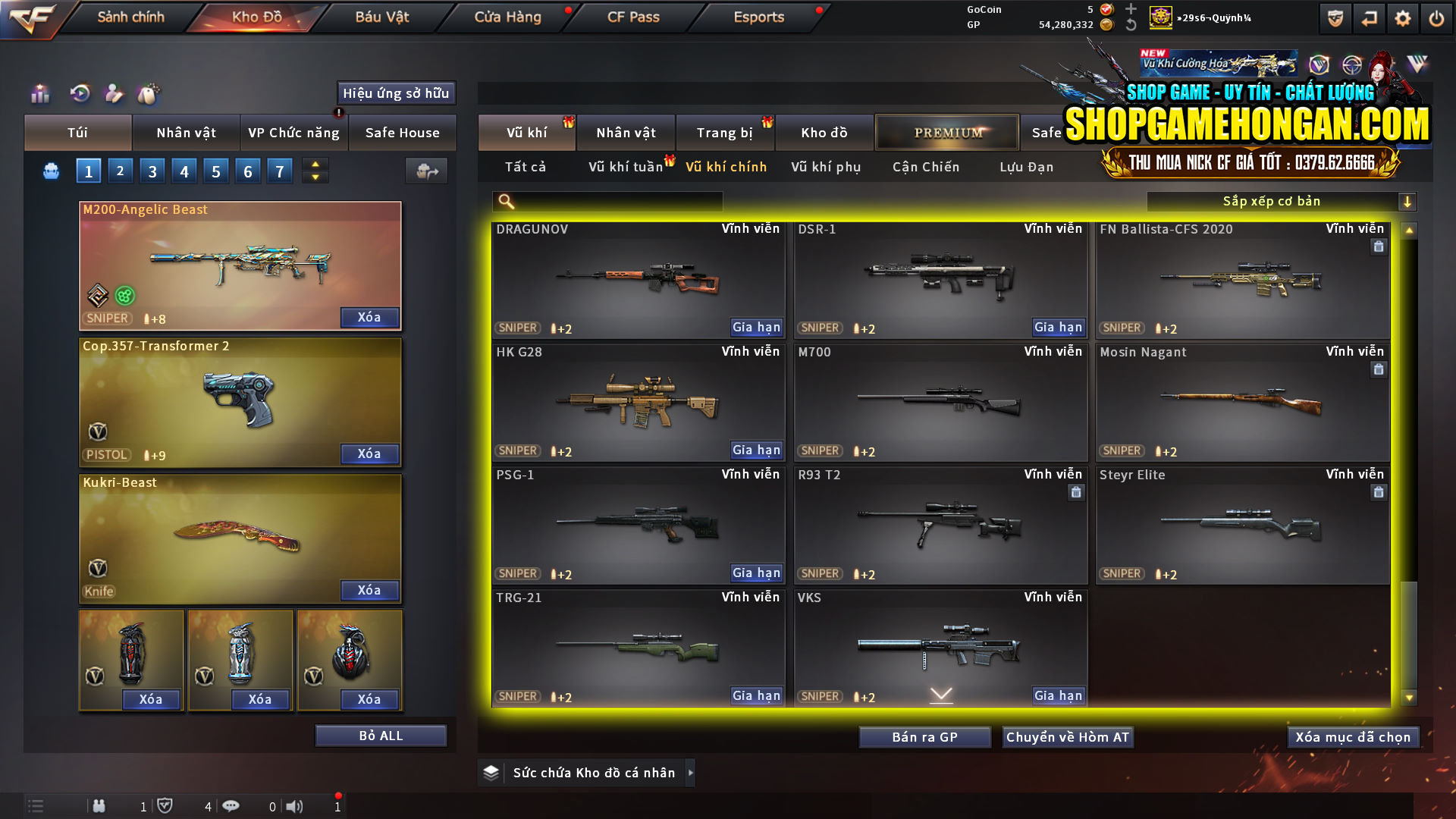Screen dimensions: 1456x819
Task: Click Gia hạn on the DRAGUNOV
Action: pos(755,327)
